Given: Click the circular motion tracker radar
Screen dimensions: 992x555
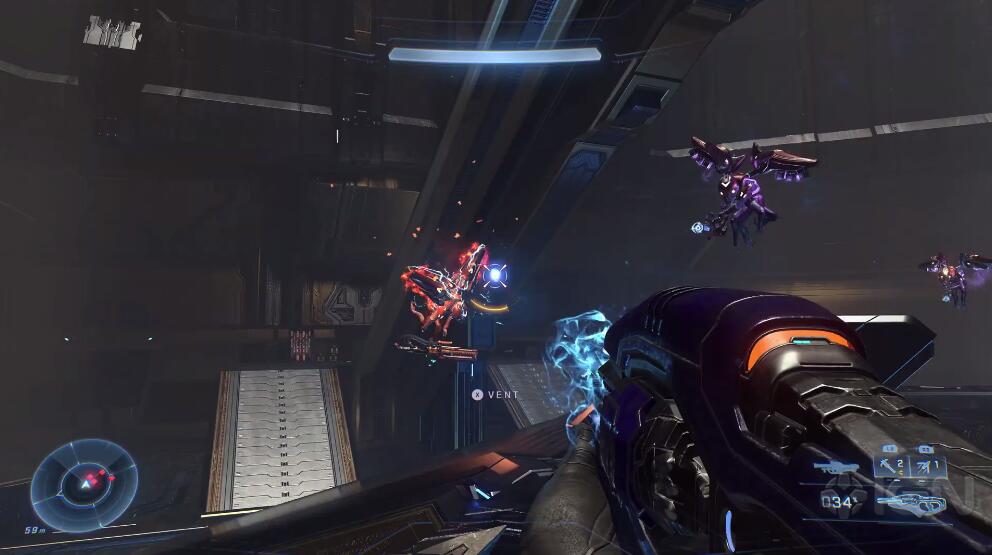Looking at the screenshot, I should click(x=84, y=486).
